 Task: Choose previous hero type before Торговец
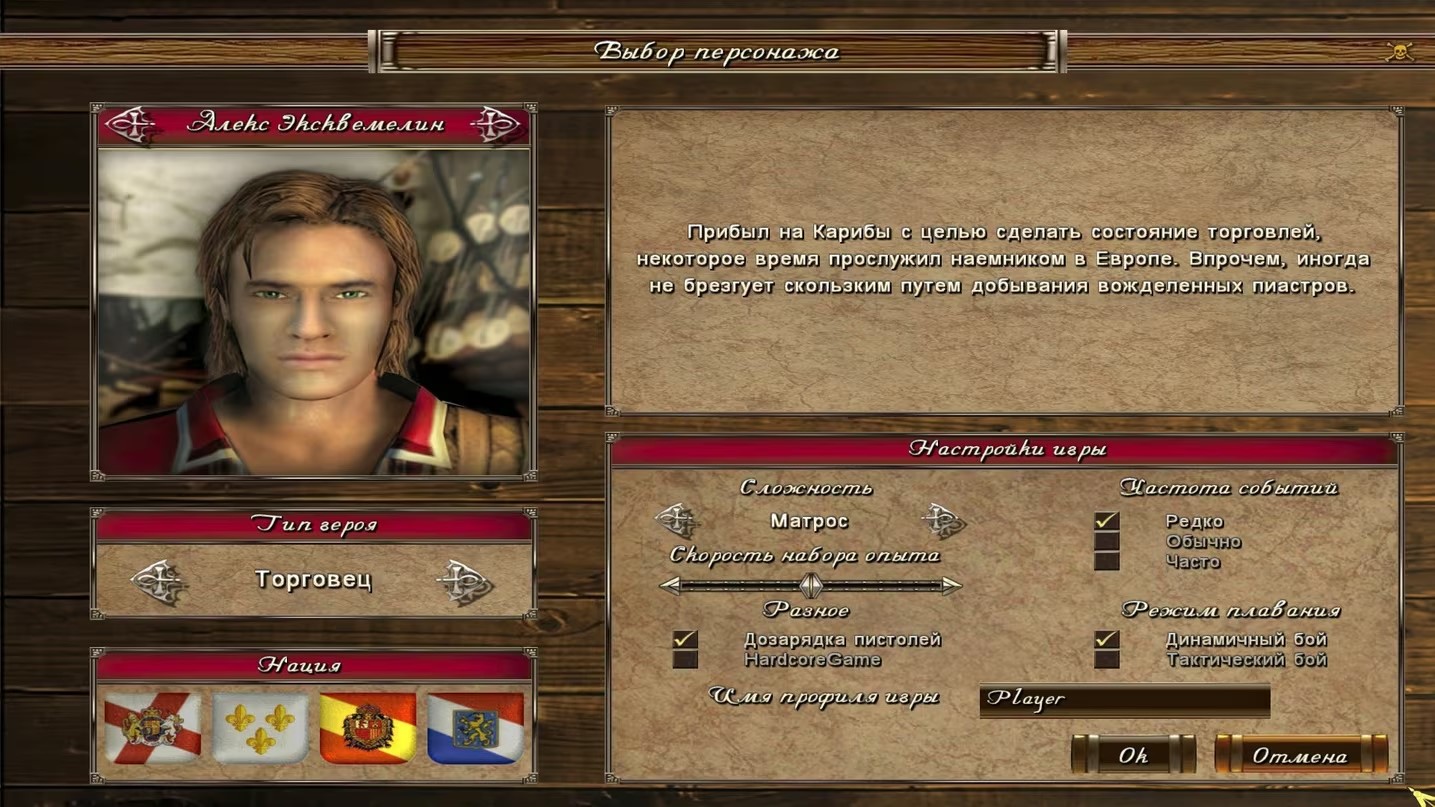pyautogui.click(x=159, y=581)
